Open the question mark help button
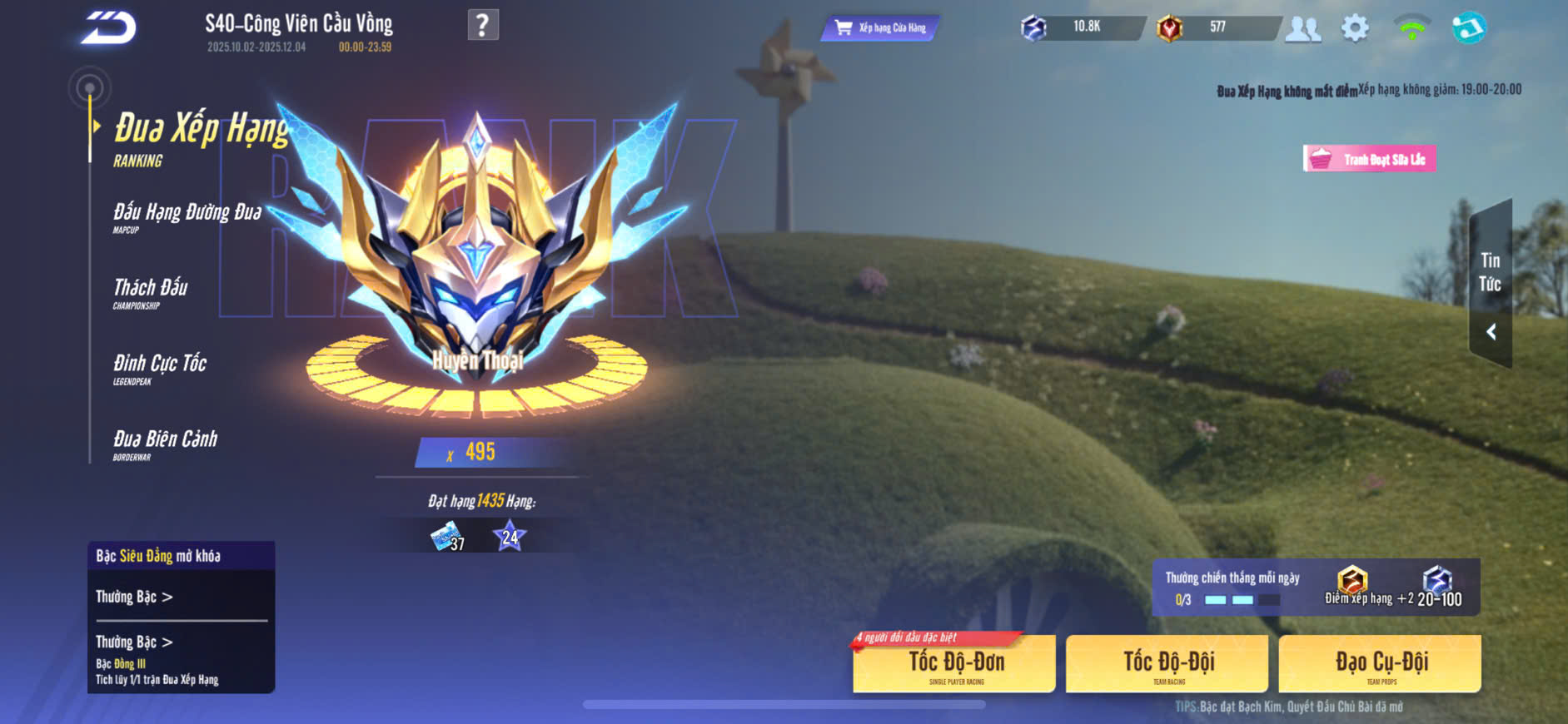This screenshot has width=1568, height=724. [483, 25]
